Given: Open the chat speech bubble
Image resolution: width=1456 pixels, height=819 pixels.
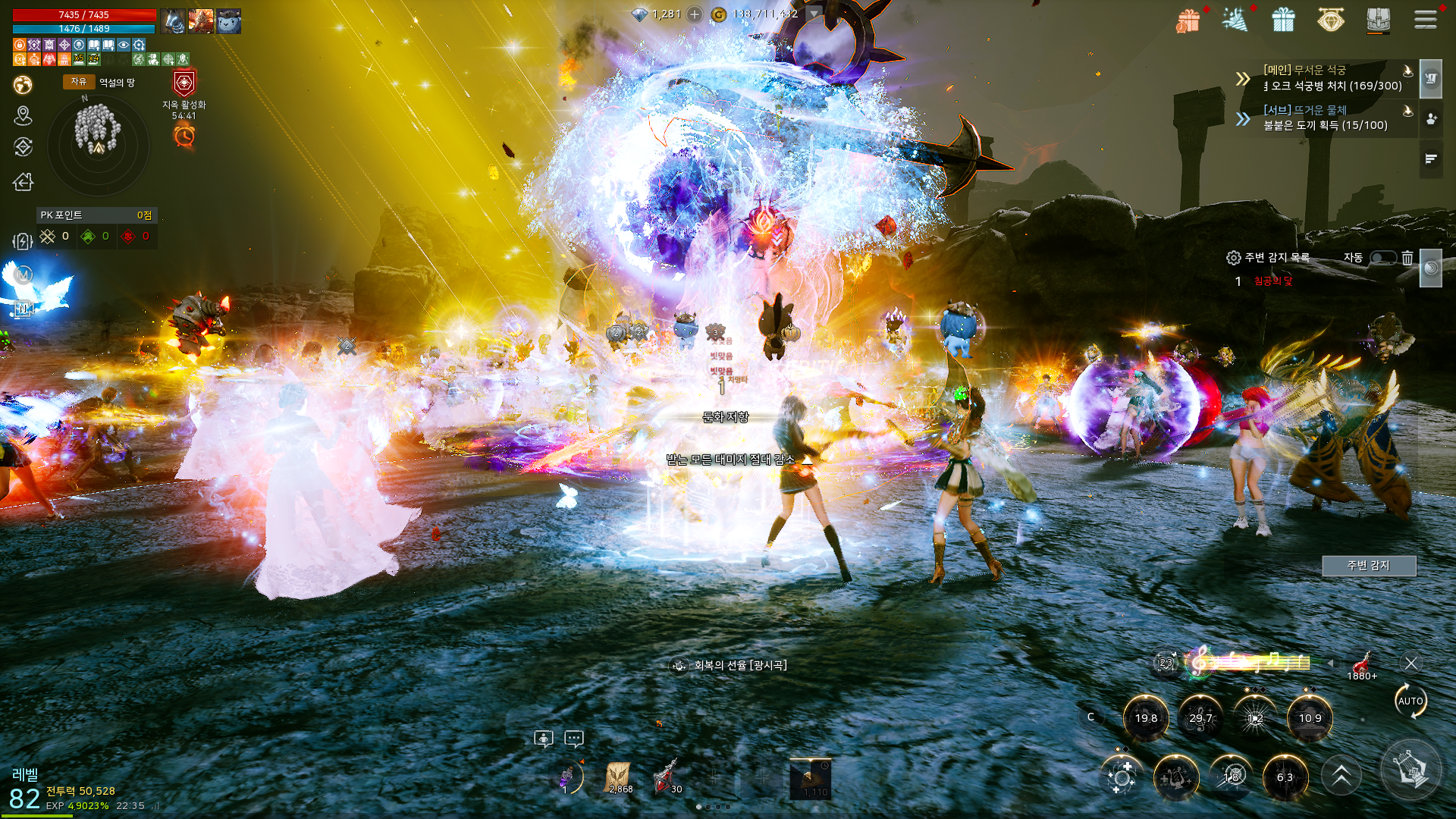Looking at the screenshot, I should (x=574, y=738).
